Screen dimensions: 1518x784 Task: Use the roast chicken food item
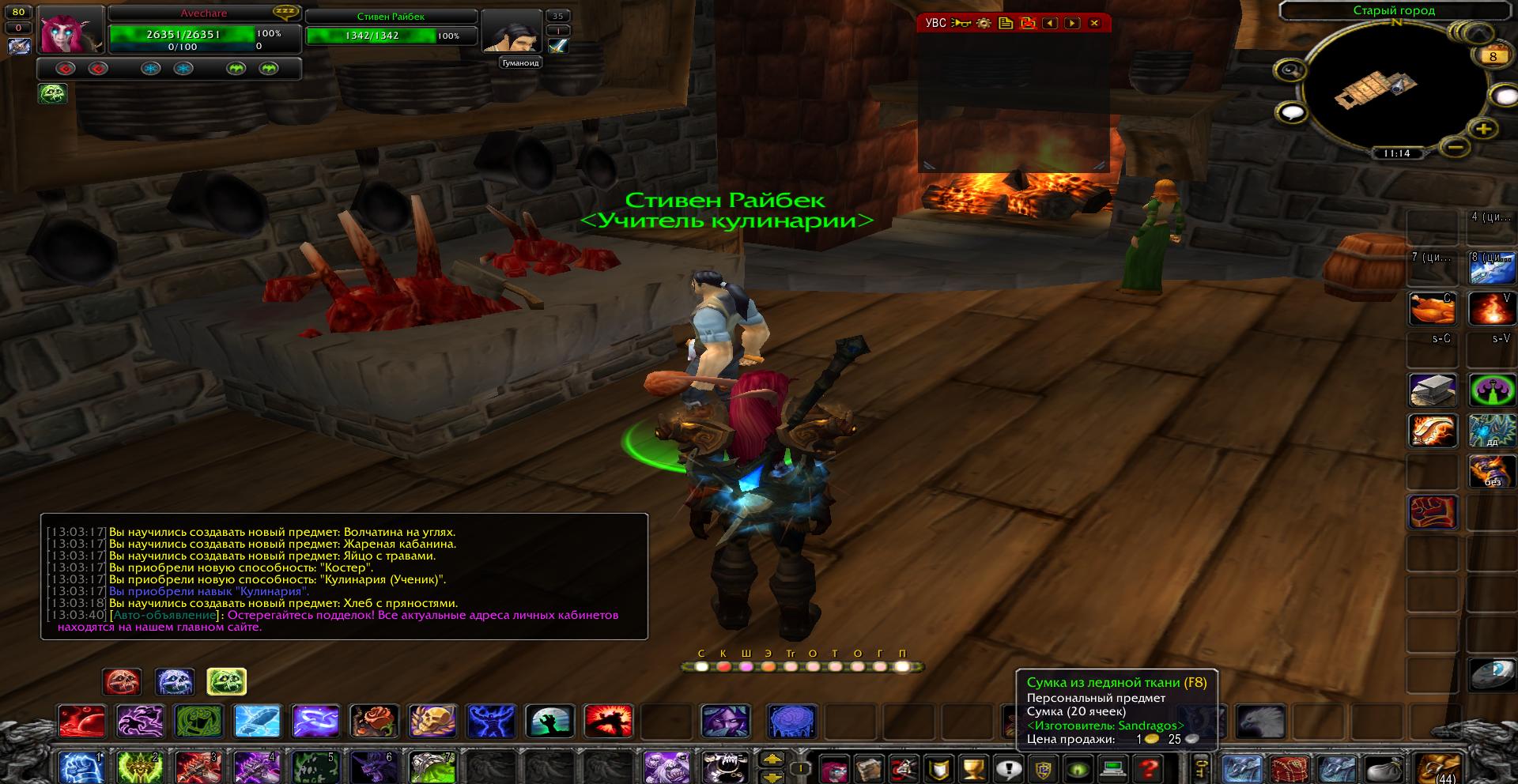click(1432, 309)
